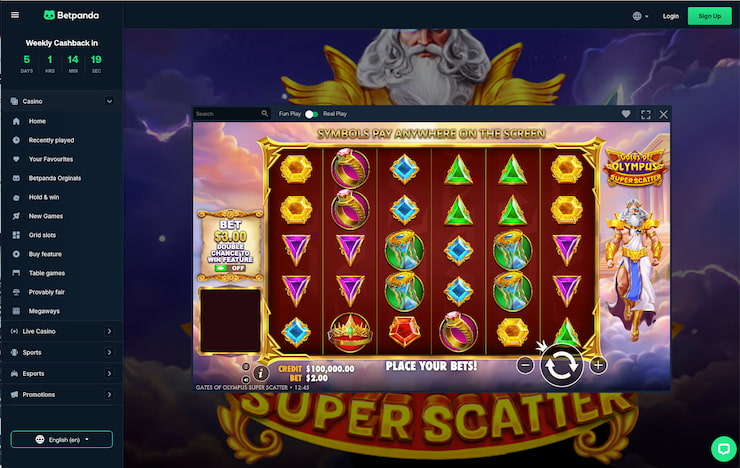The width and height of the screenshot is (740, 468).
Task: Decrease the bet with the minus button
Action: click(525, 365)
